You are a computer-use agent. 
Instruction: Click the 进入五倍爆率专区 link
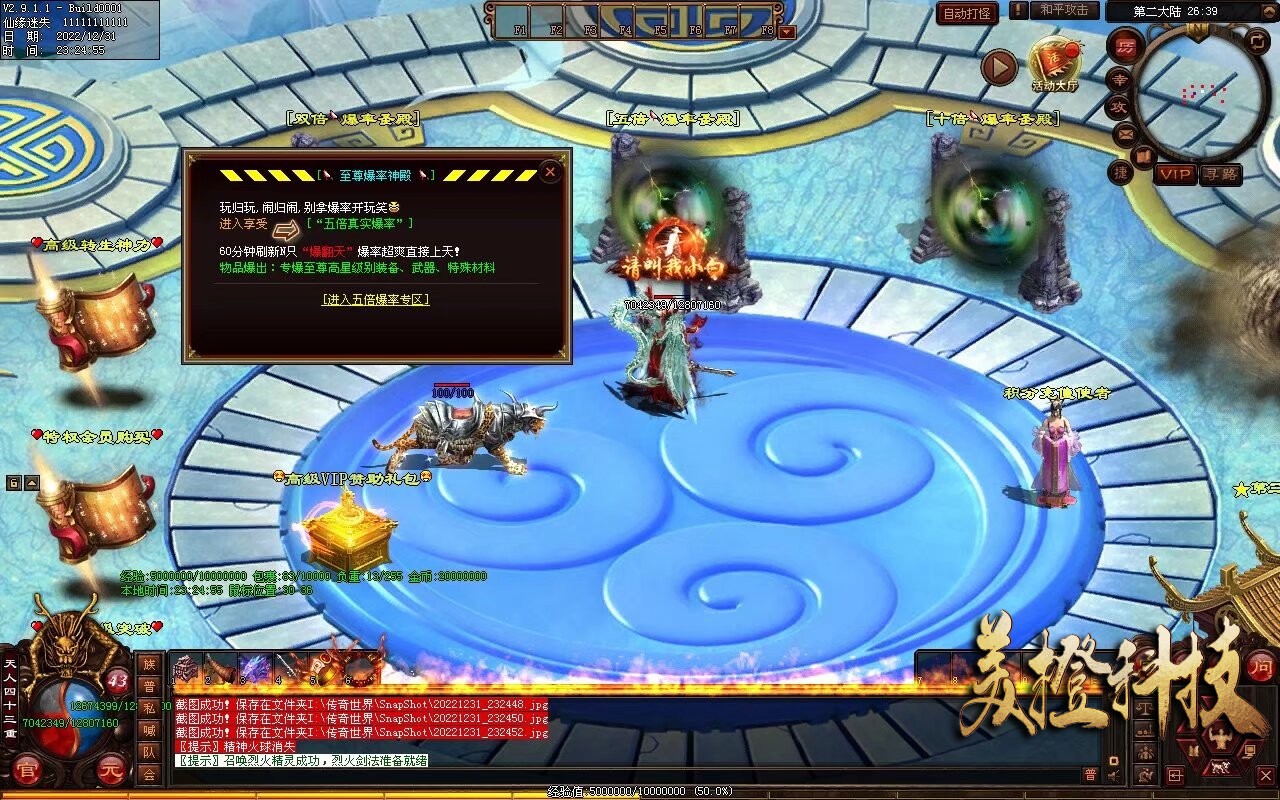coord(375,299)
